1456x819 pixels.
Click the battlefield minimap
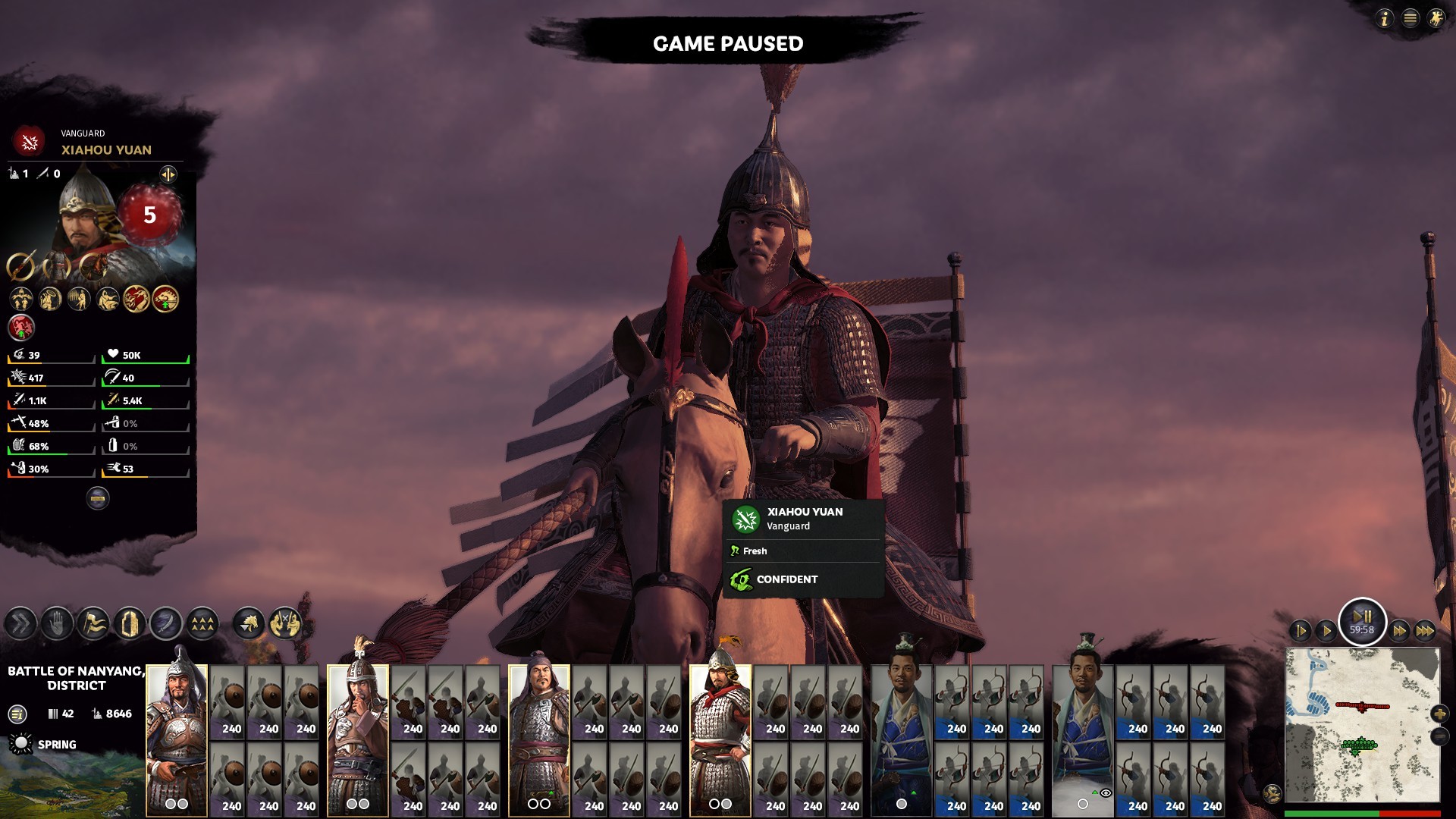(x=1362, y=724)
